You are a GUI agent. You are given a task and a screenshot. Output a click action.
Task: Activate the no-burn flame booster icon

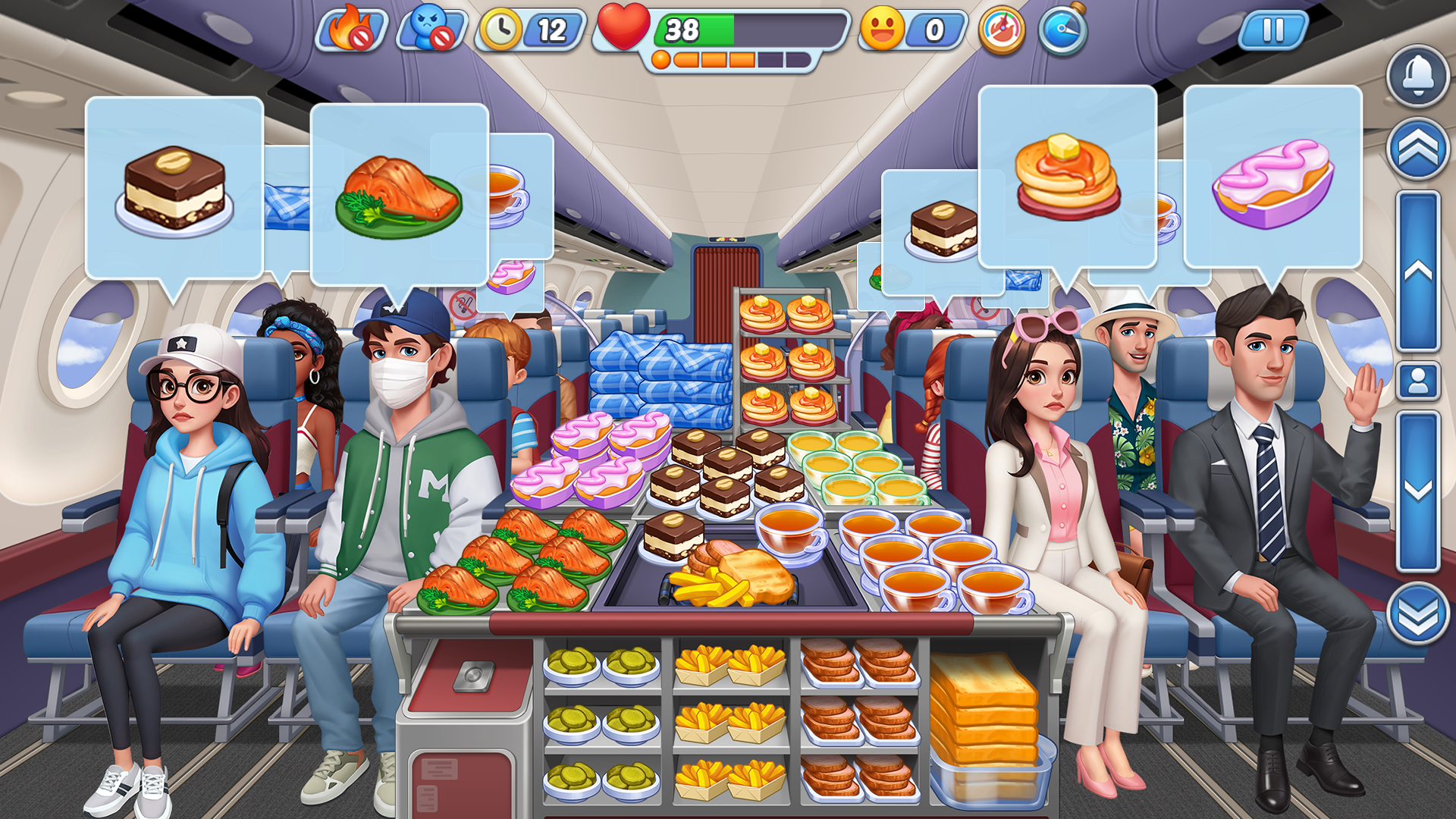353,30
